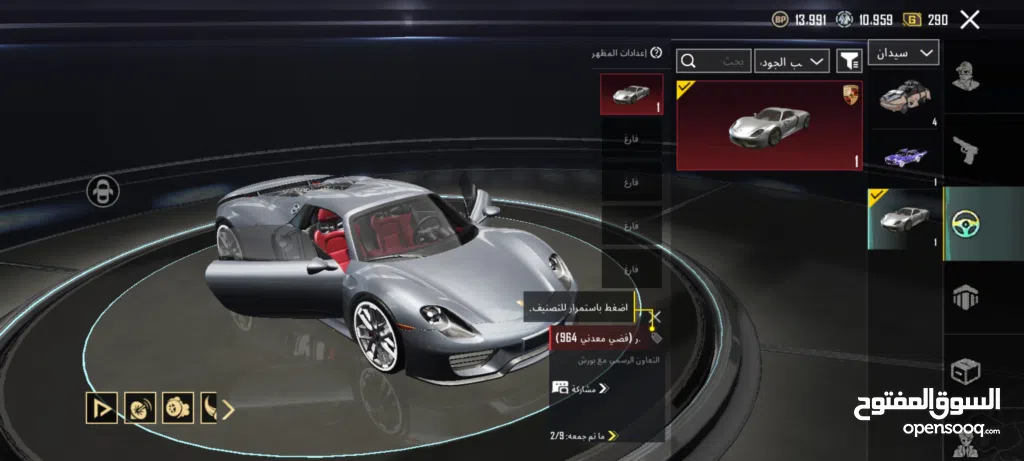1024x461 pixels.
Task: Click the equipped Porsche appearance slot
Action: coord(631,94)
